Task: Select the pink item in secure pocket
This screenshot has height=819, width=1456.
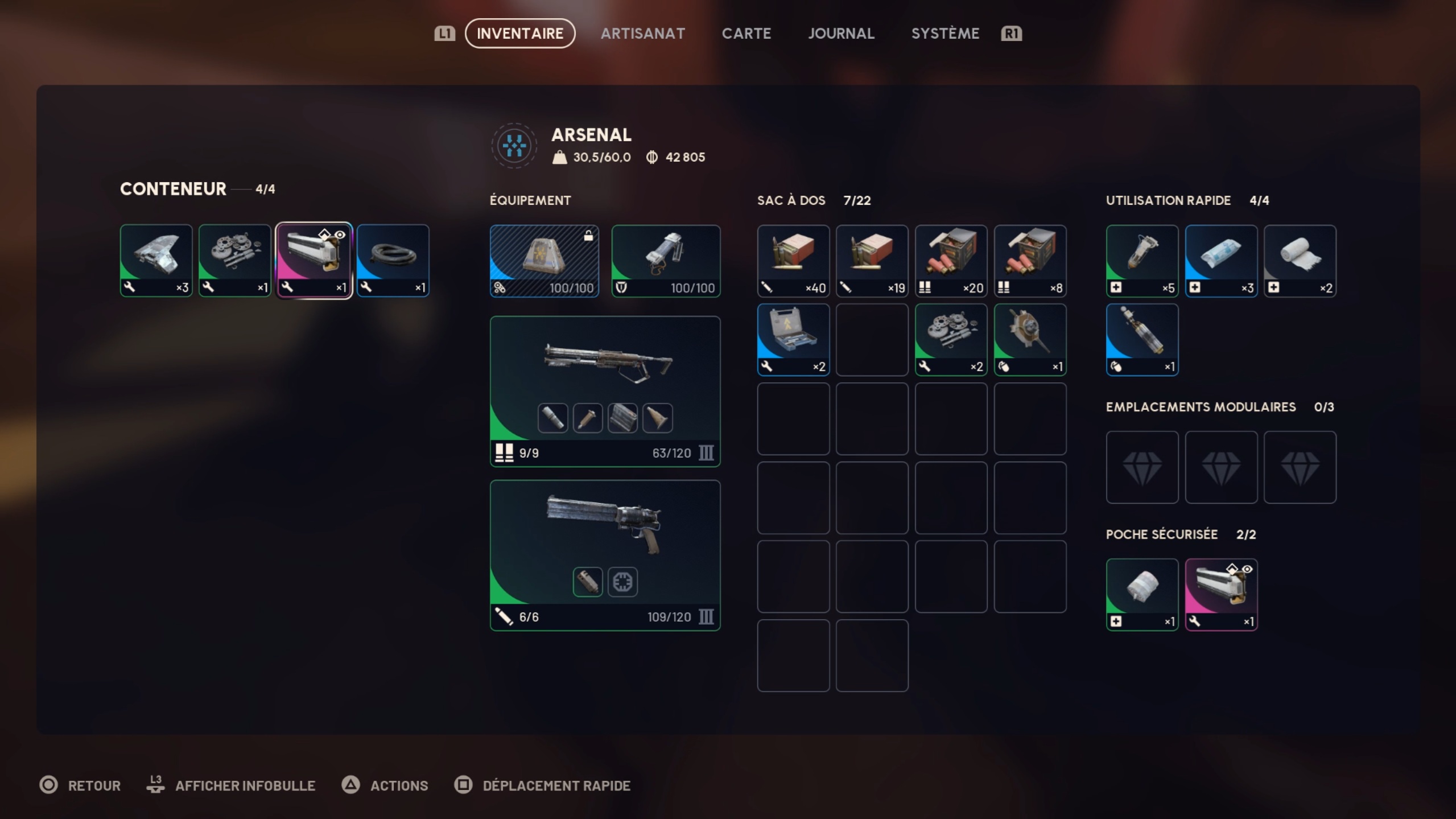Action: 1220,594
